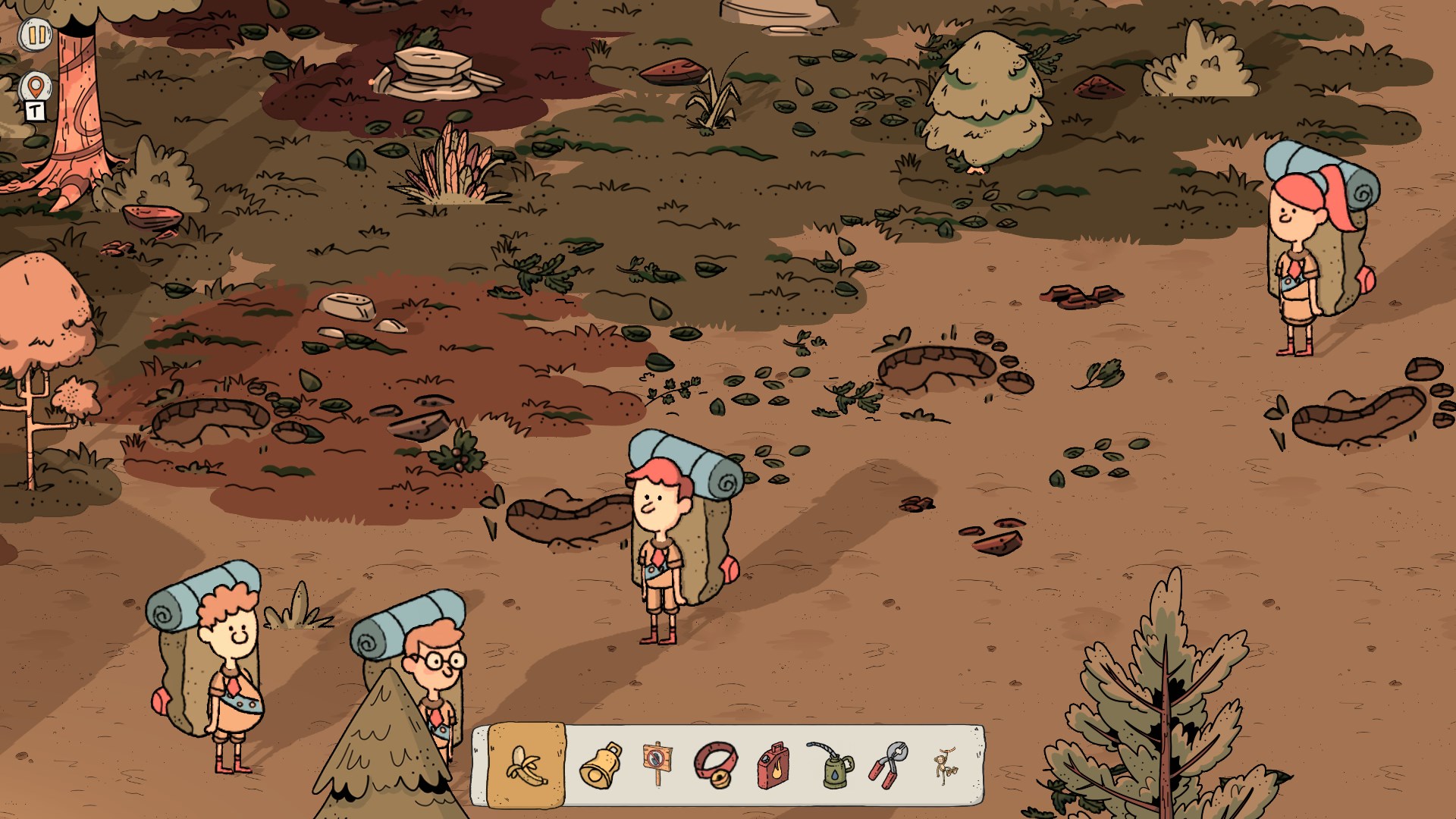Pick the wooden no-hands warning sign

(x=657, y=764)
